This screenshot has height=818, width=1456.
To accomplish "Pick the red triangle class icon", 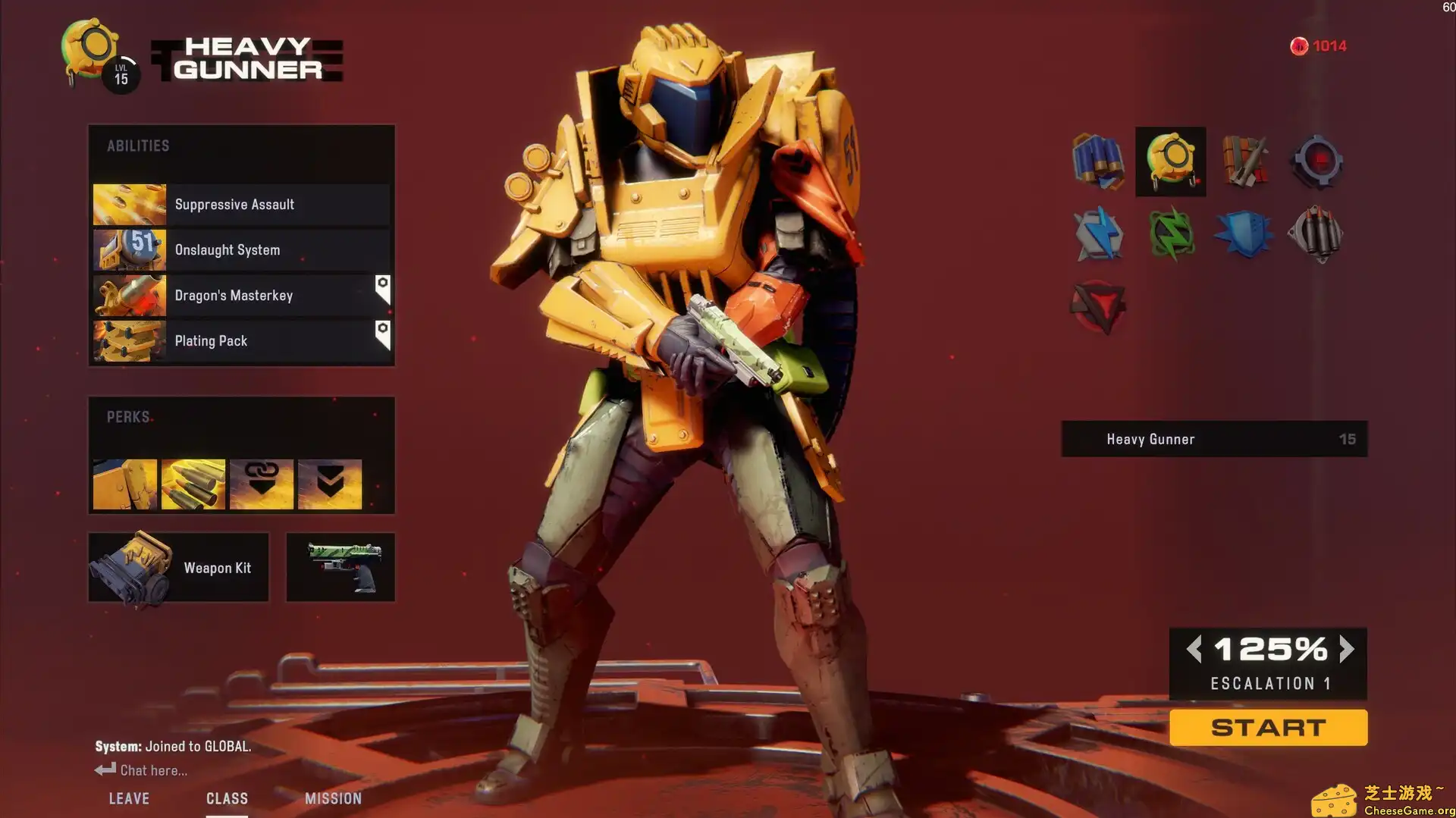I will [x=1097, y=307].
